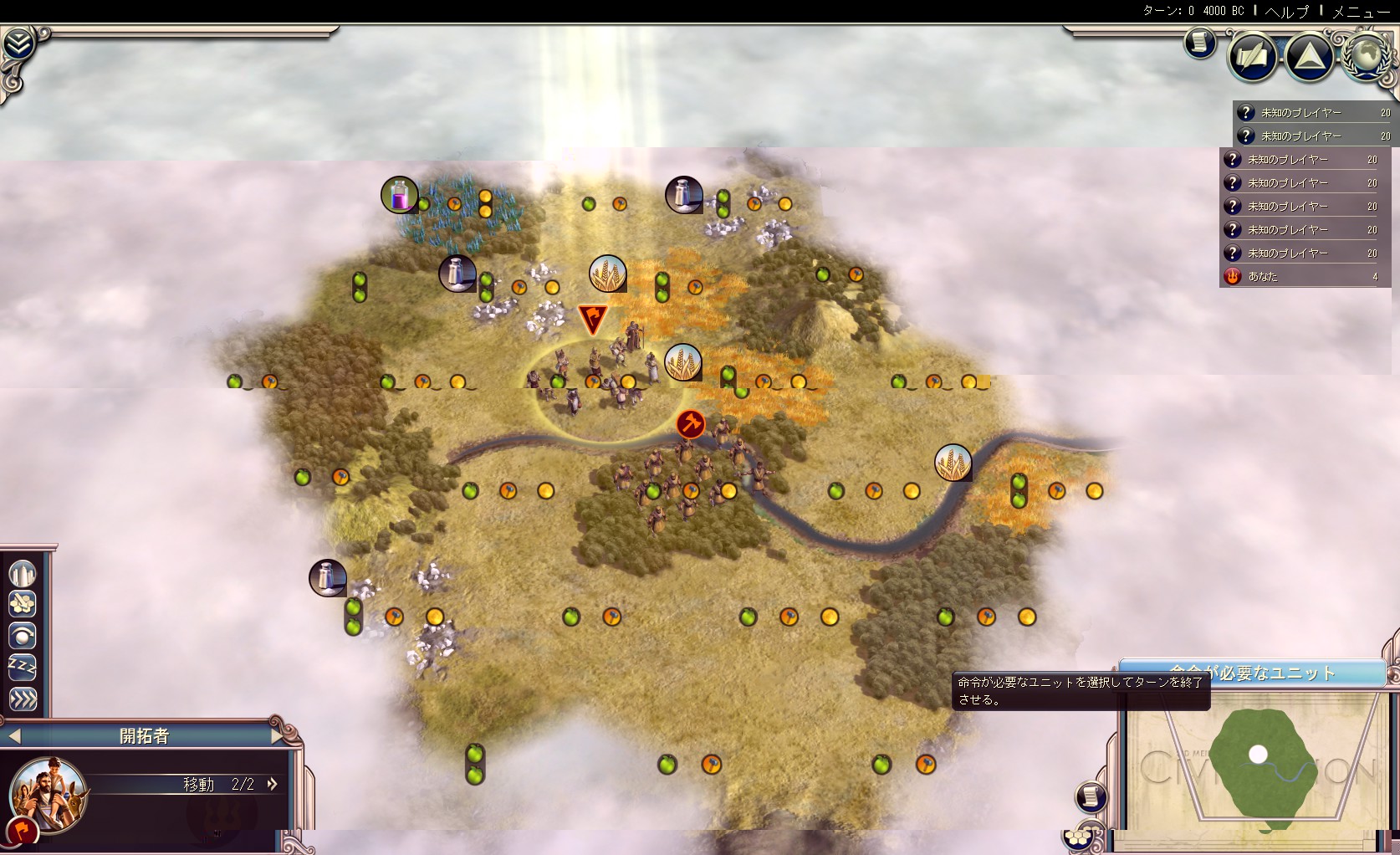
Task: Expand the top-left chevron panel toggle
Action: 18,44
